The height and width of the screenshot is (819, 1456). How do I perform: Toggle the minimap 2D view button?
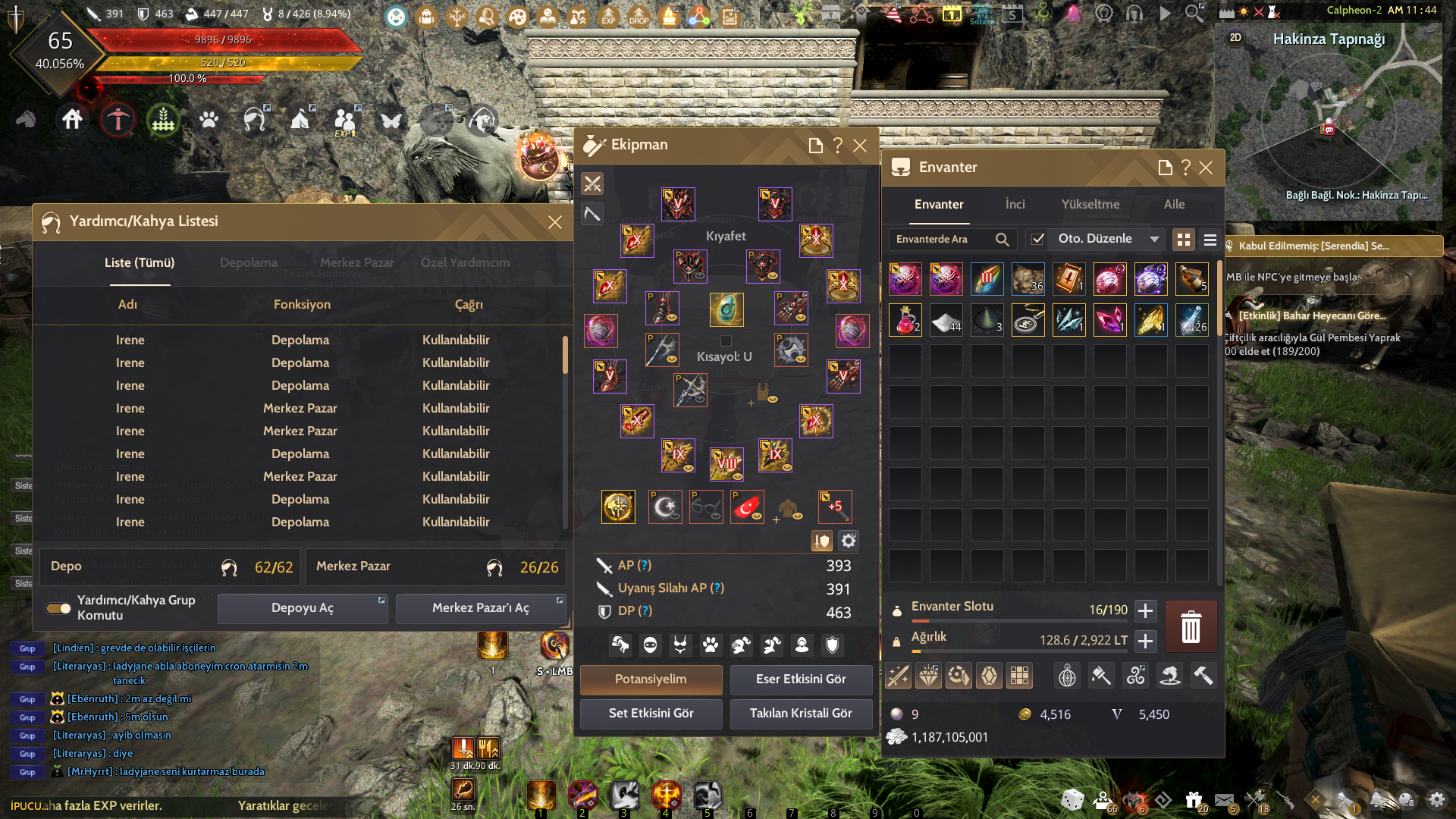point(1235,38)
